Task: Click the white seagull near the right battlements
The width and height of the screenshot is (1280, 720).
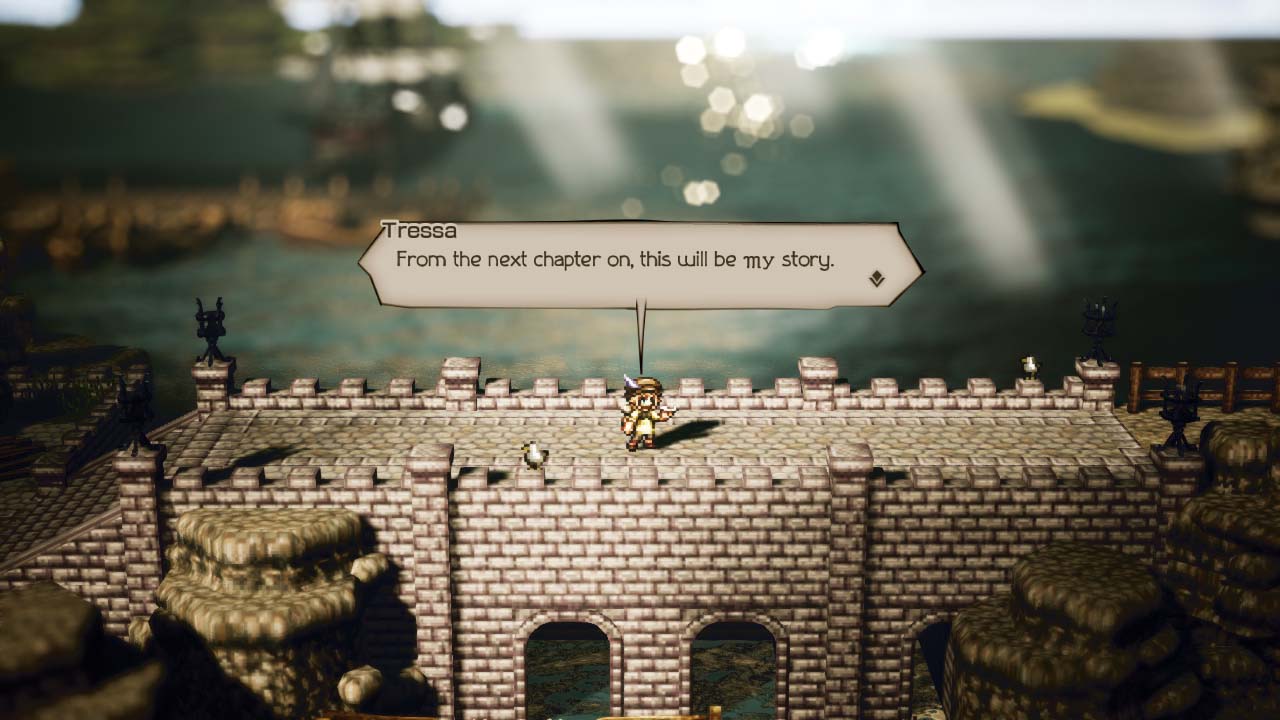Action: (1029, 363)
